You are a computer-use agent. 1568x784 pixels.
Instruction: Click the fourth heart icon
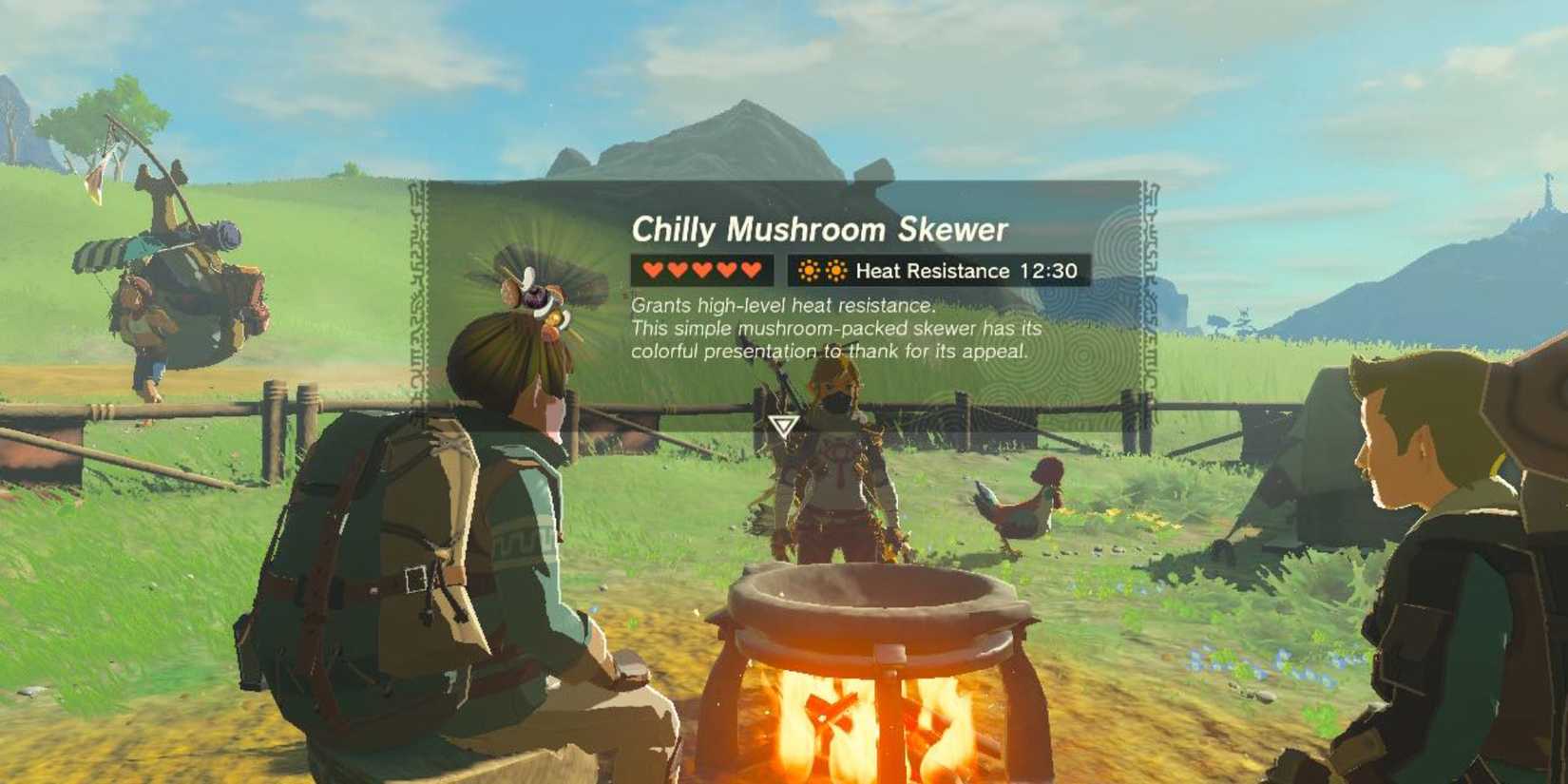point(727,270)
